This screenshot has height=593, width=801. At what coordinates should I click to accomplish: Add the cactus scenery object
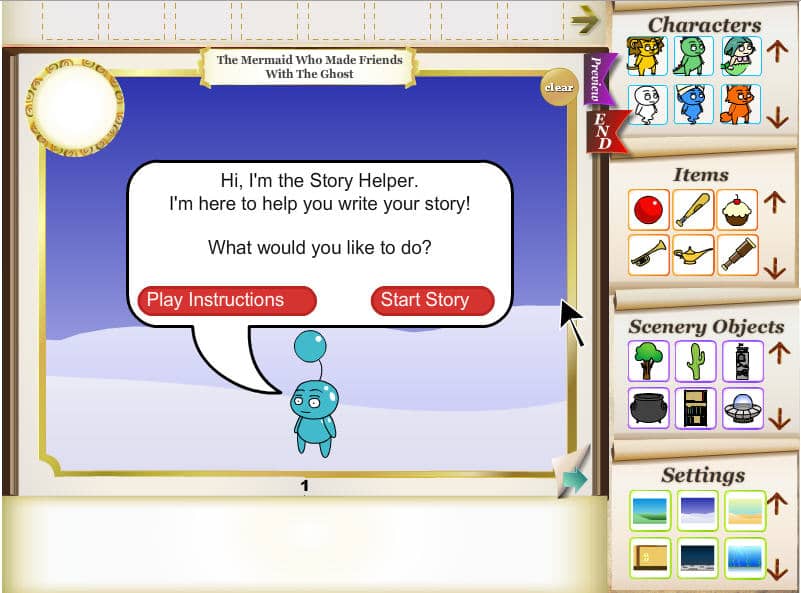[694, 361]
